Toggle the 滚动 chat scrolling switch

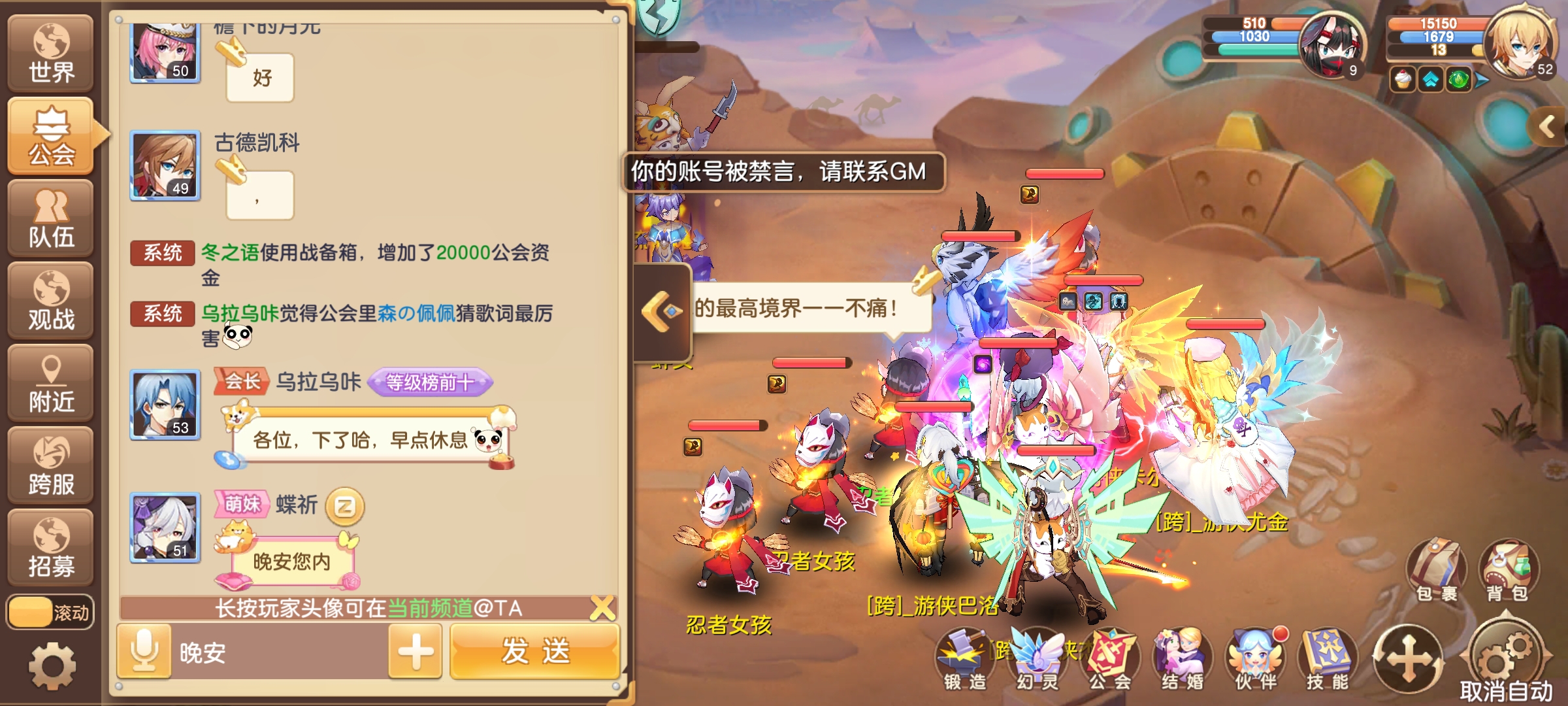click(x=51, y=611)
